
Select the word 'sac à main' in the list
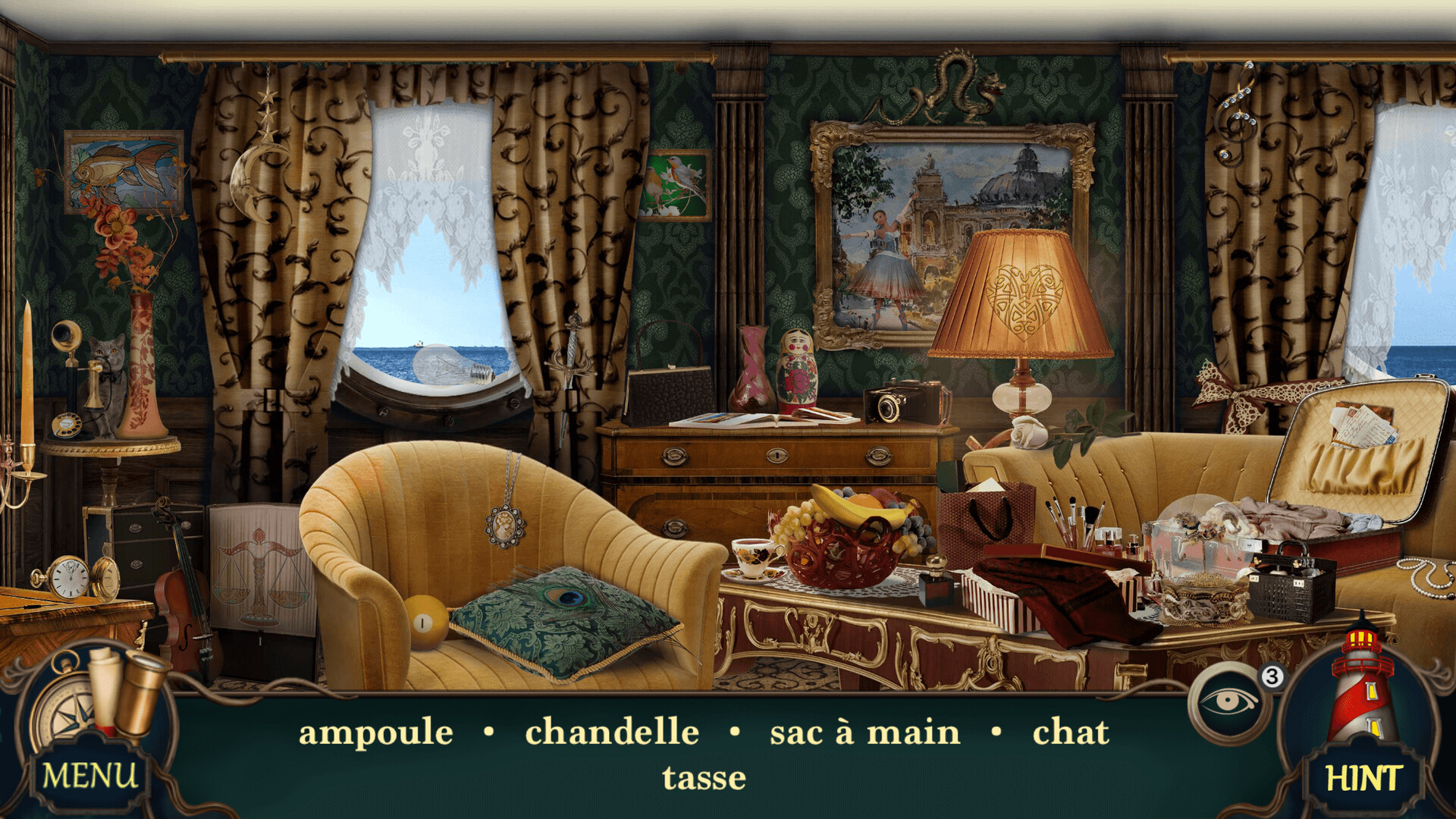tap(863, 732)
